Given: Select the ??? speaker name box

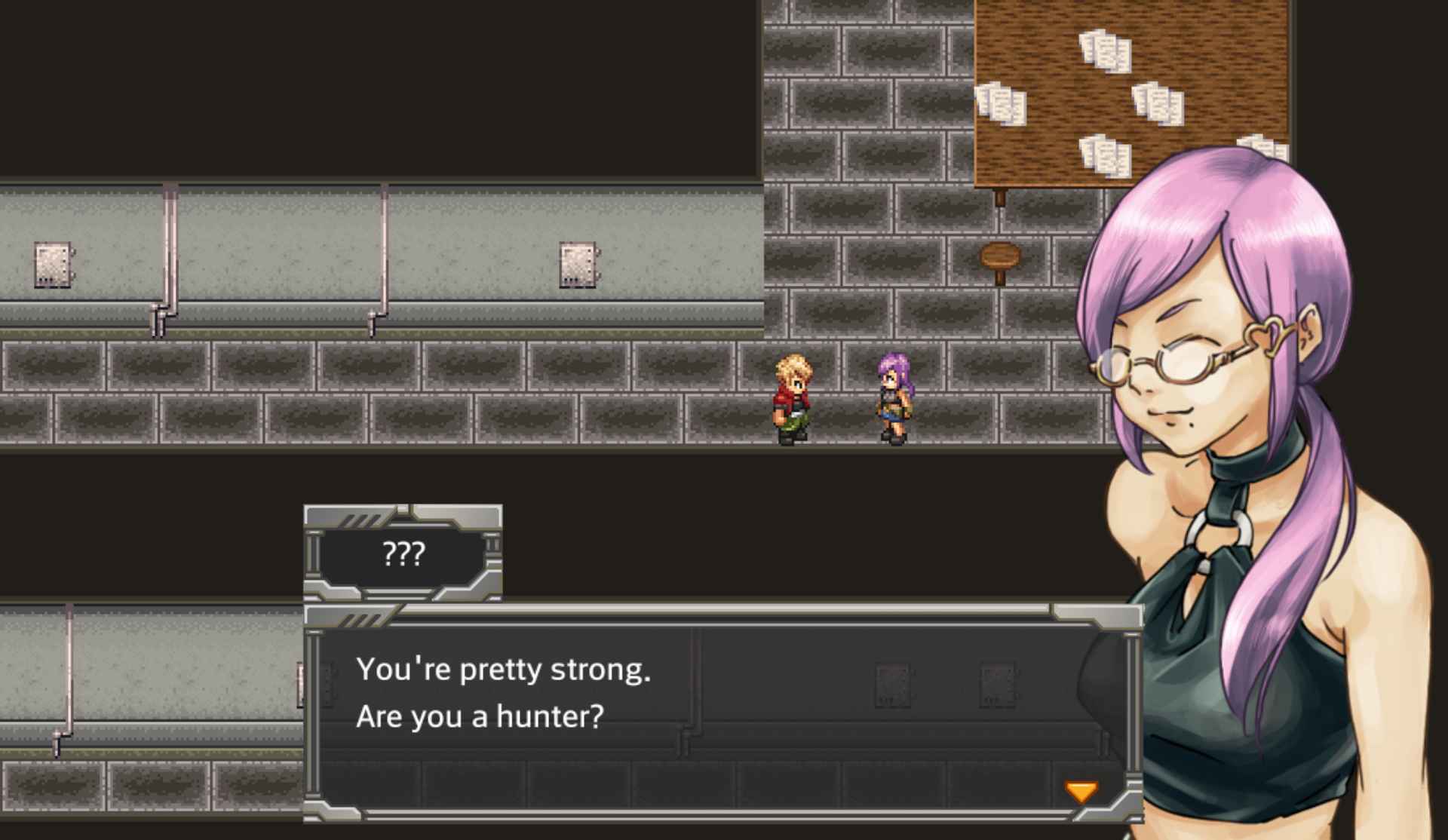Looking at the screenshot, I should [405, 554].
